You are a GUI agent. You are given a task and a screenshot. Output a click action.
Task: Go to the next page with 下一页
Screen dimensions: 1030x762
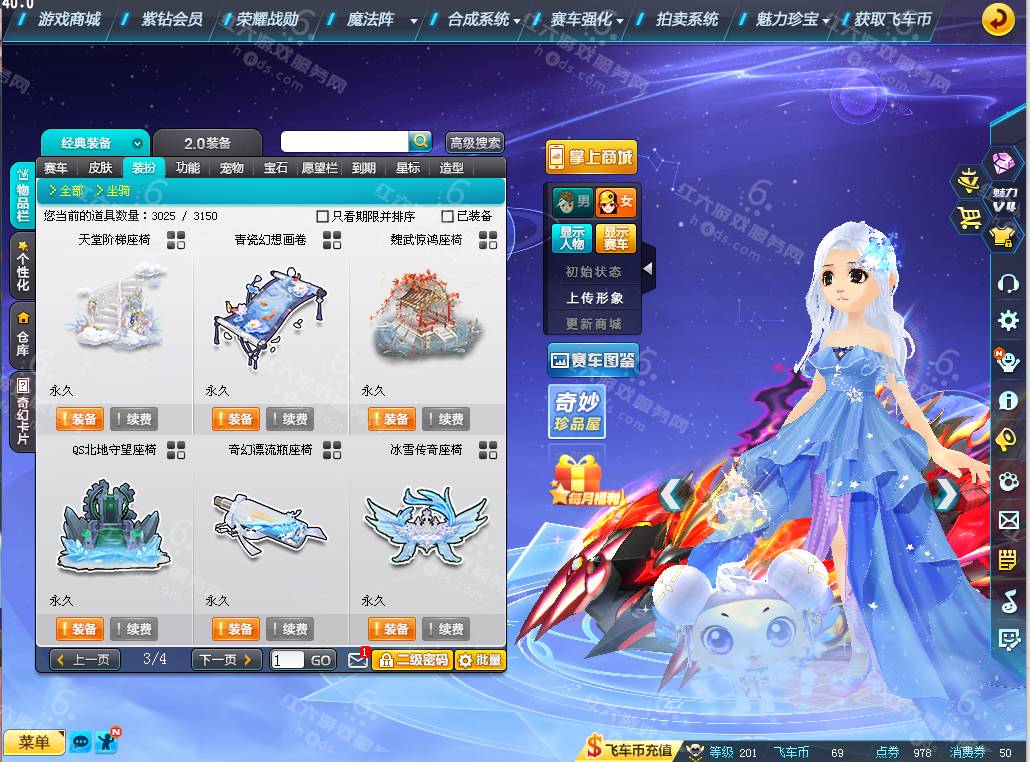click(226, 660)
